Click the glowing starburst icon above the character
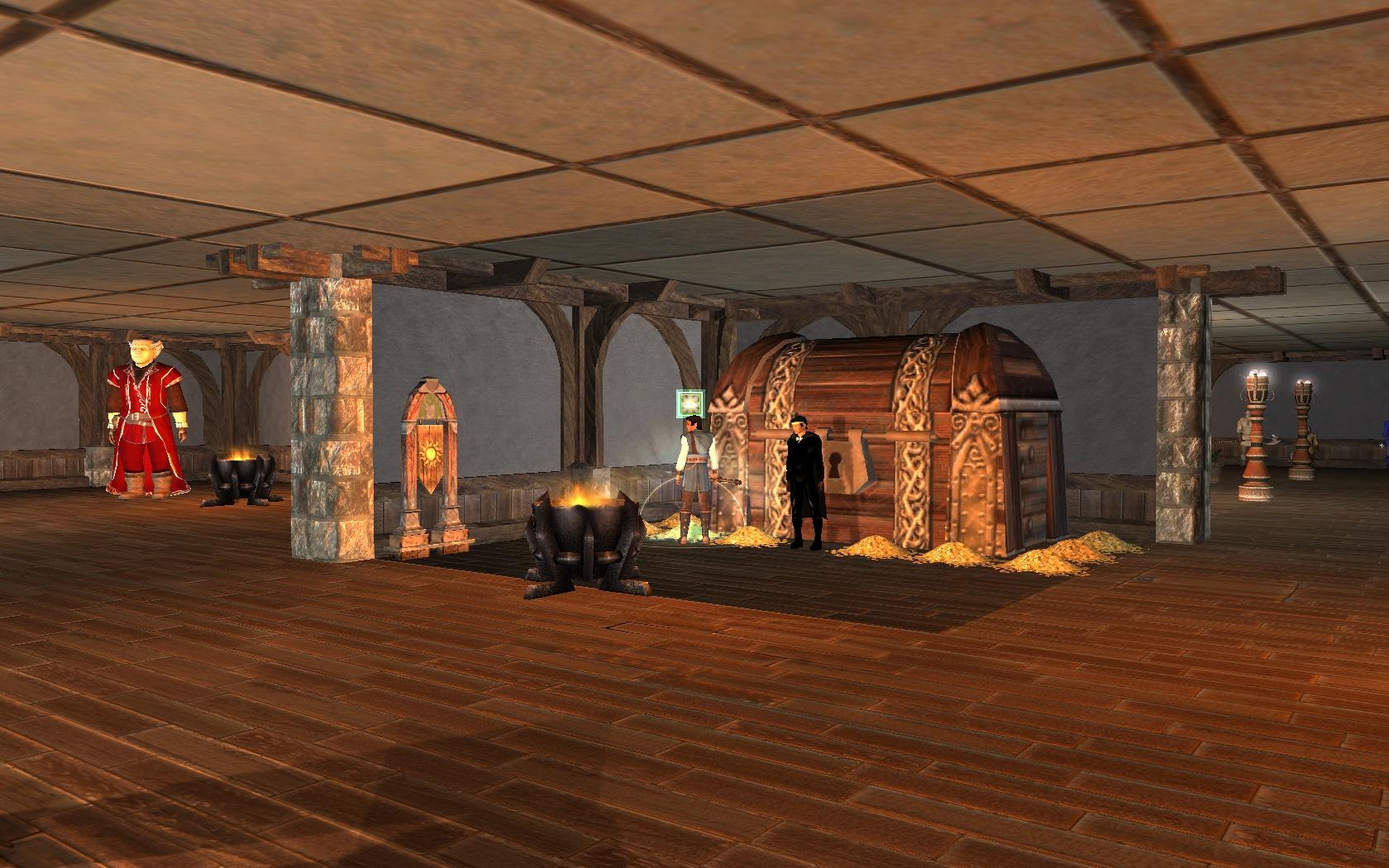 (689, 403)
